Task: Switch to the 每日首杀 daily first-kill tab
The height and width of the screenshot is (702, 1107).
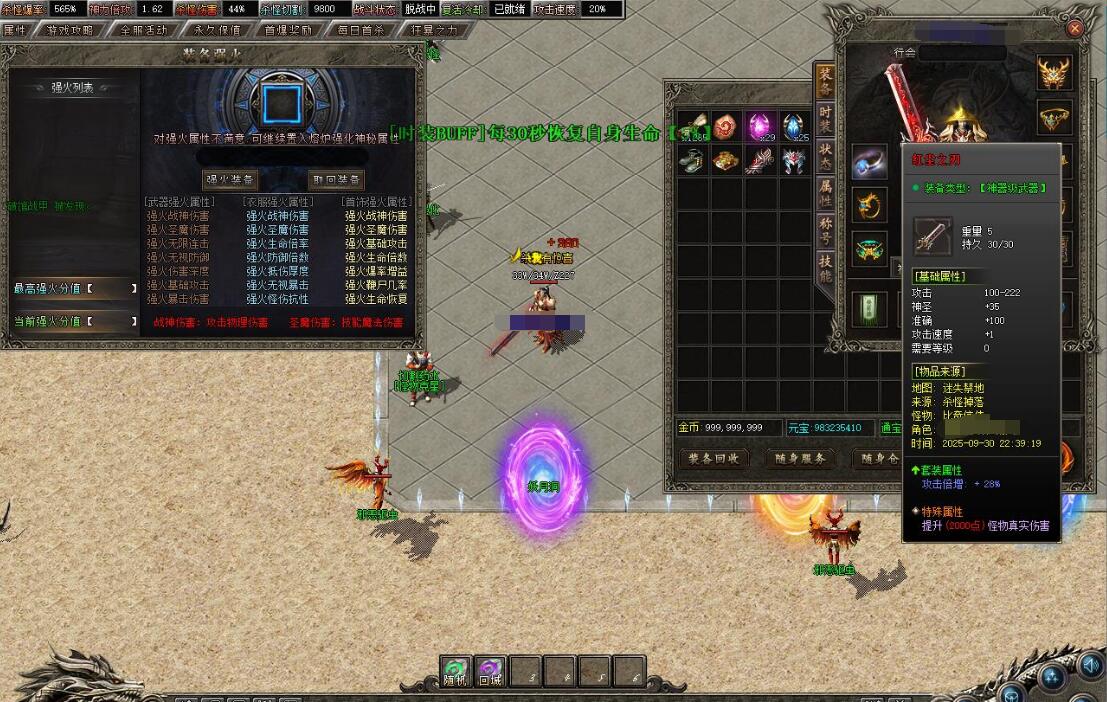Action: click(361, 30)
